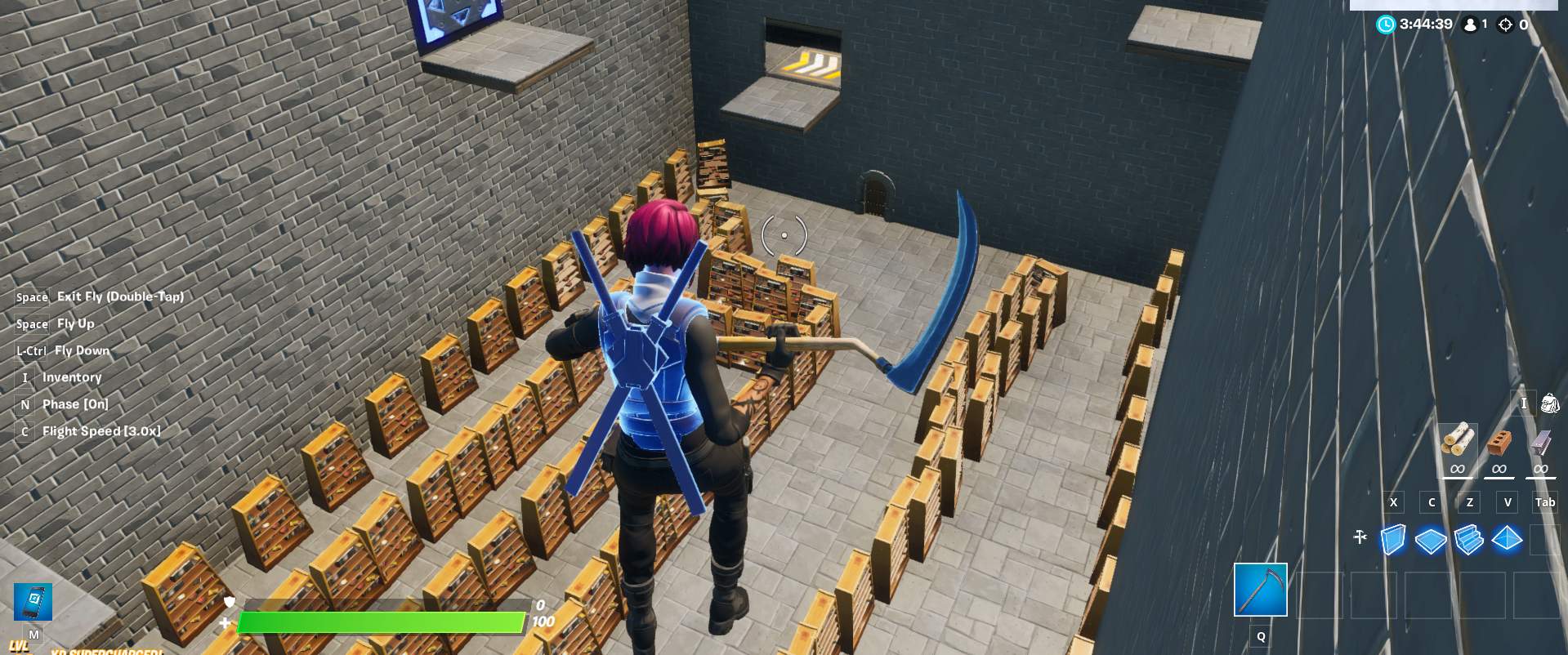1568x655 pixels.
Task: Select the Stairs build piece icon
Action: (x=1468, y=539)
